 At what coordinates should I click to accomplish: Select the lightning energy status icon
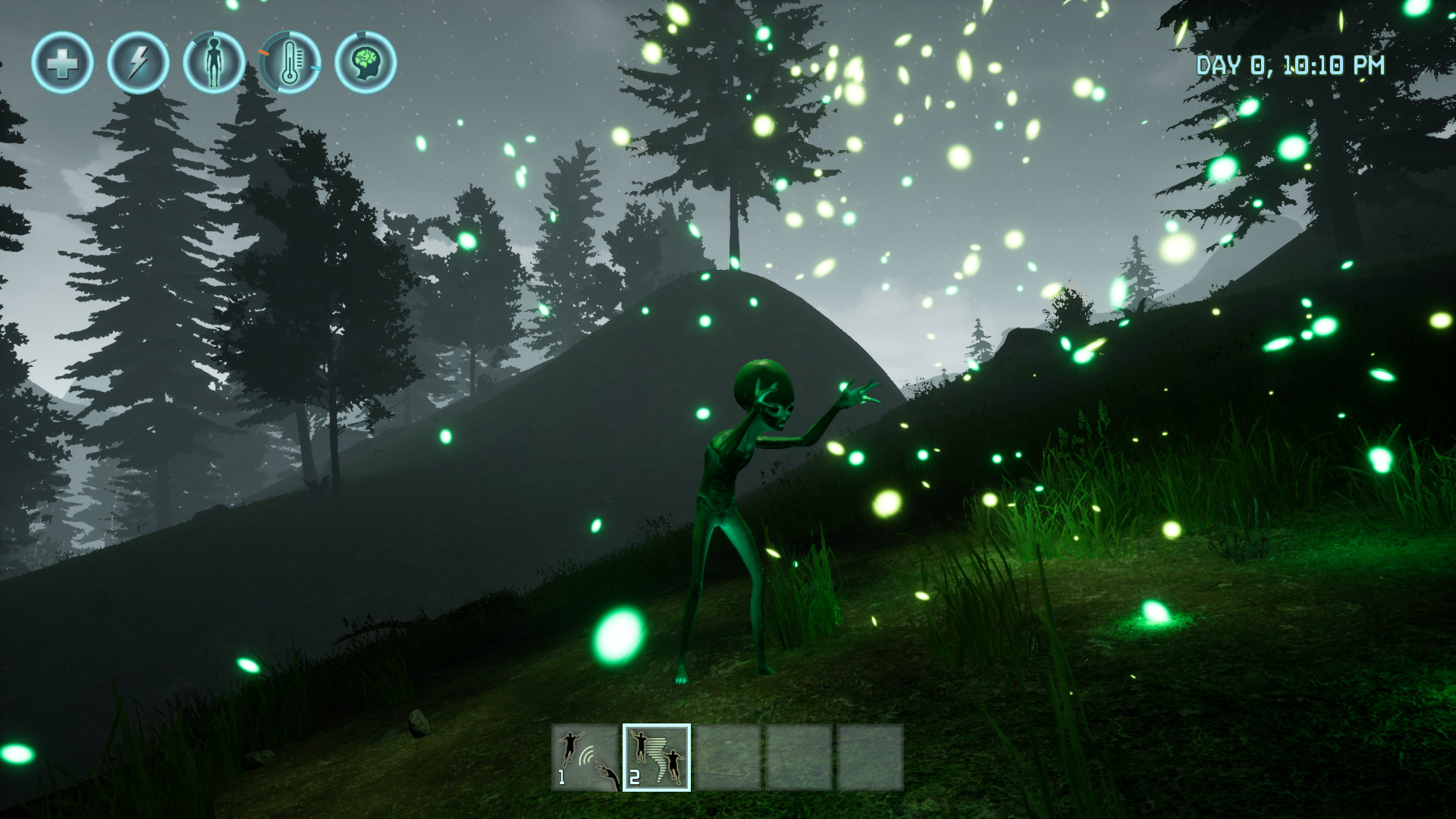[x=138, y=64]
